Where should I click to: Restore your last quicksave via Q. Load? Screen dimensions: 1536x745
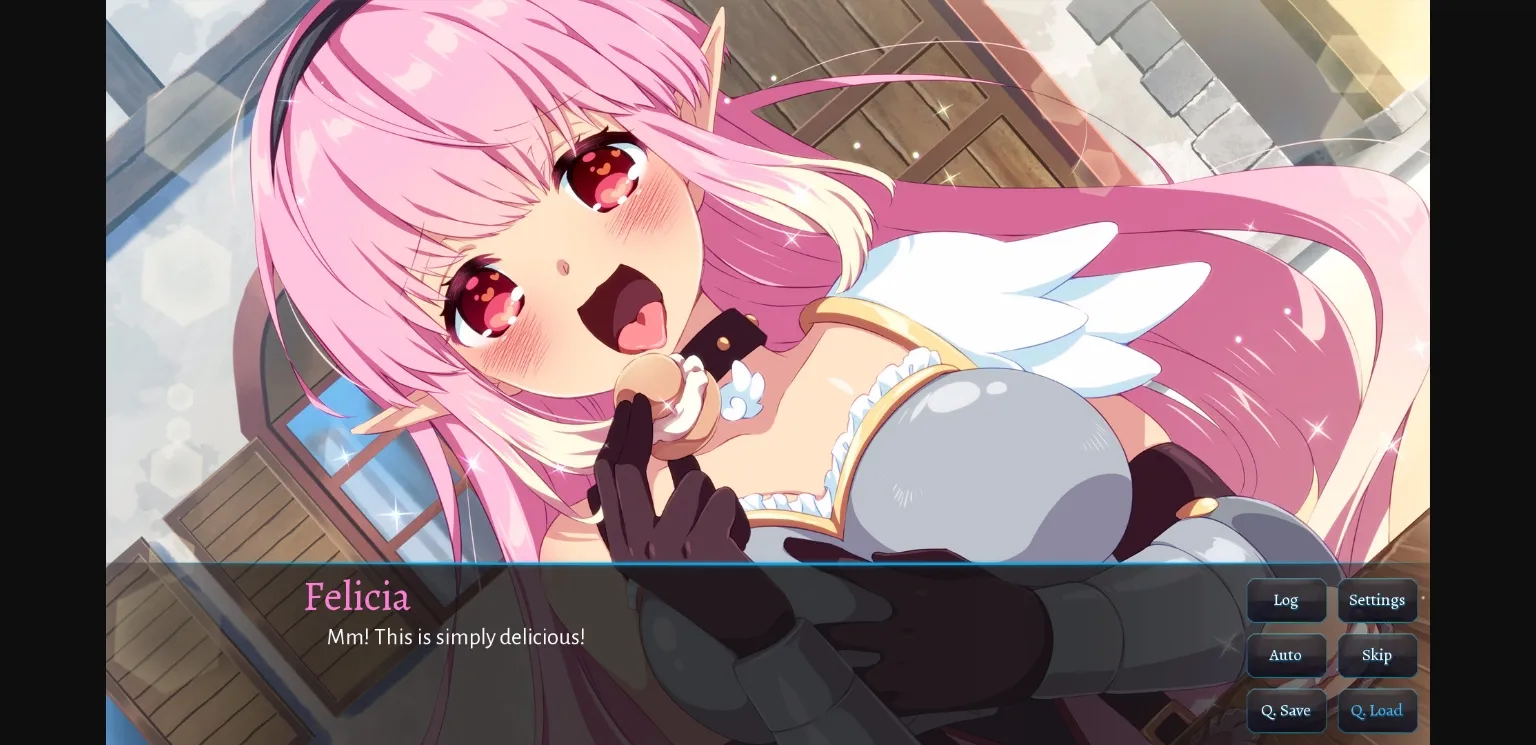(x=1377, y=710)
